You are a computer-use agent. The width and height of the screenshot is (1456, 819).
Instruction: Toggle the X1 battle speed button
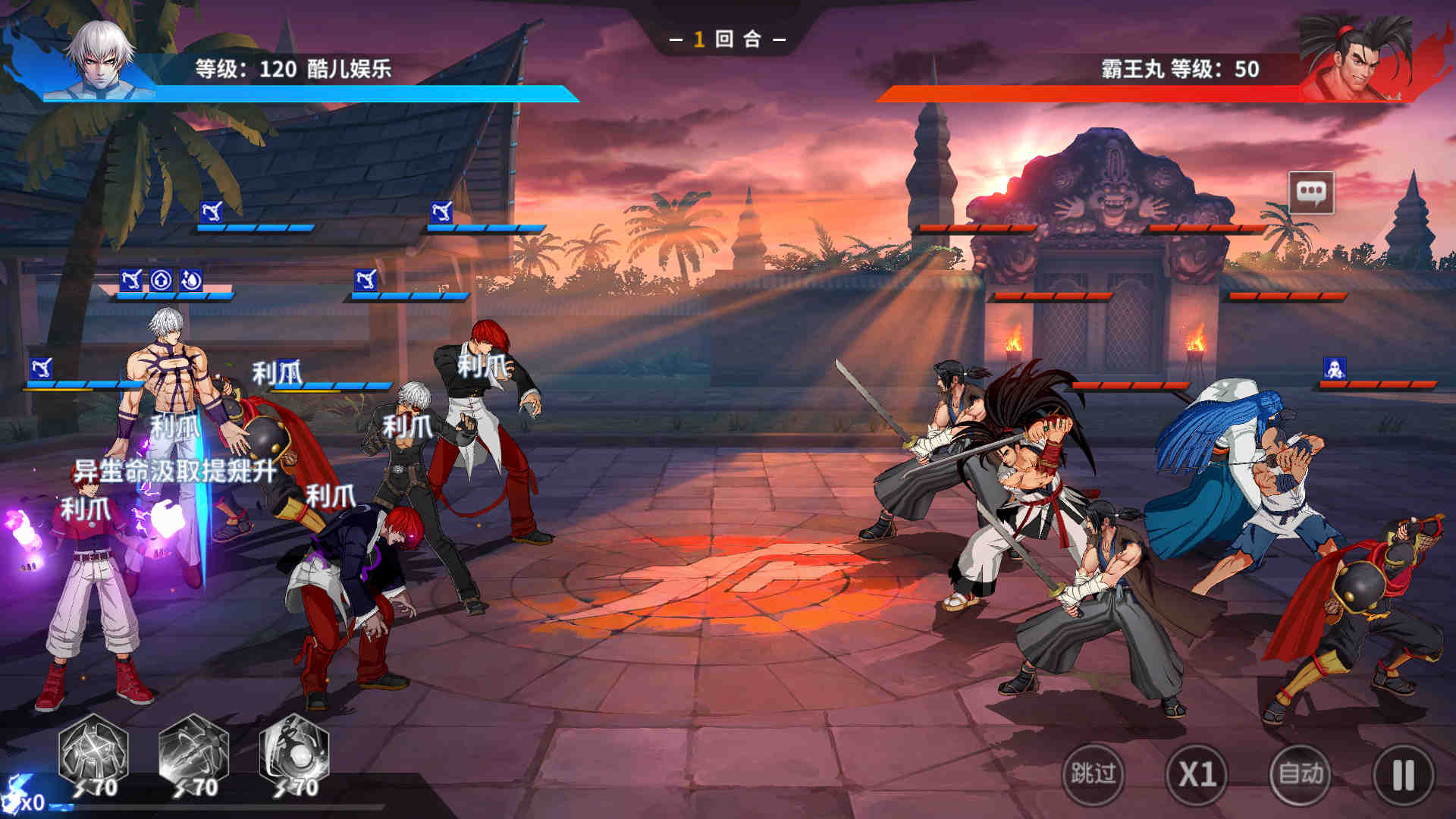coord(1197,774)
